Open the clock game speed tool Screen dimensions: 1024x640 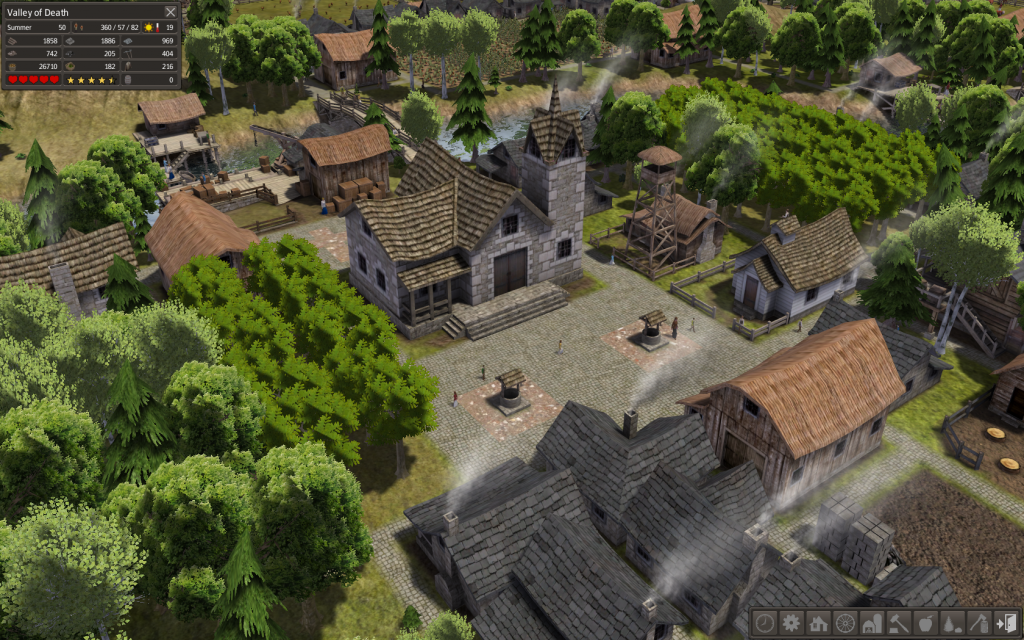pos(764,622)
